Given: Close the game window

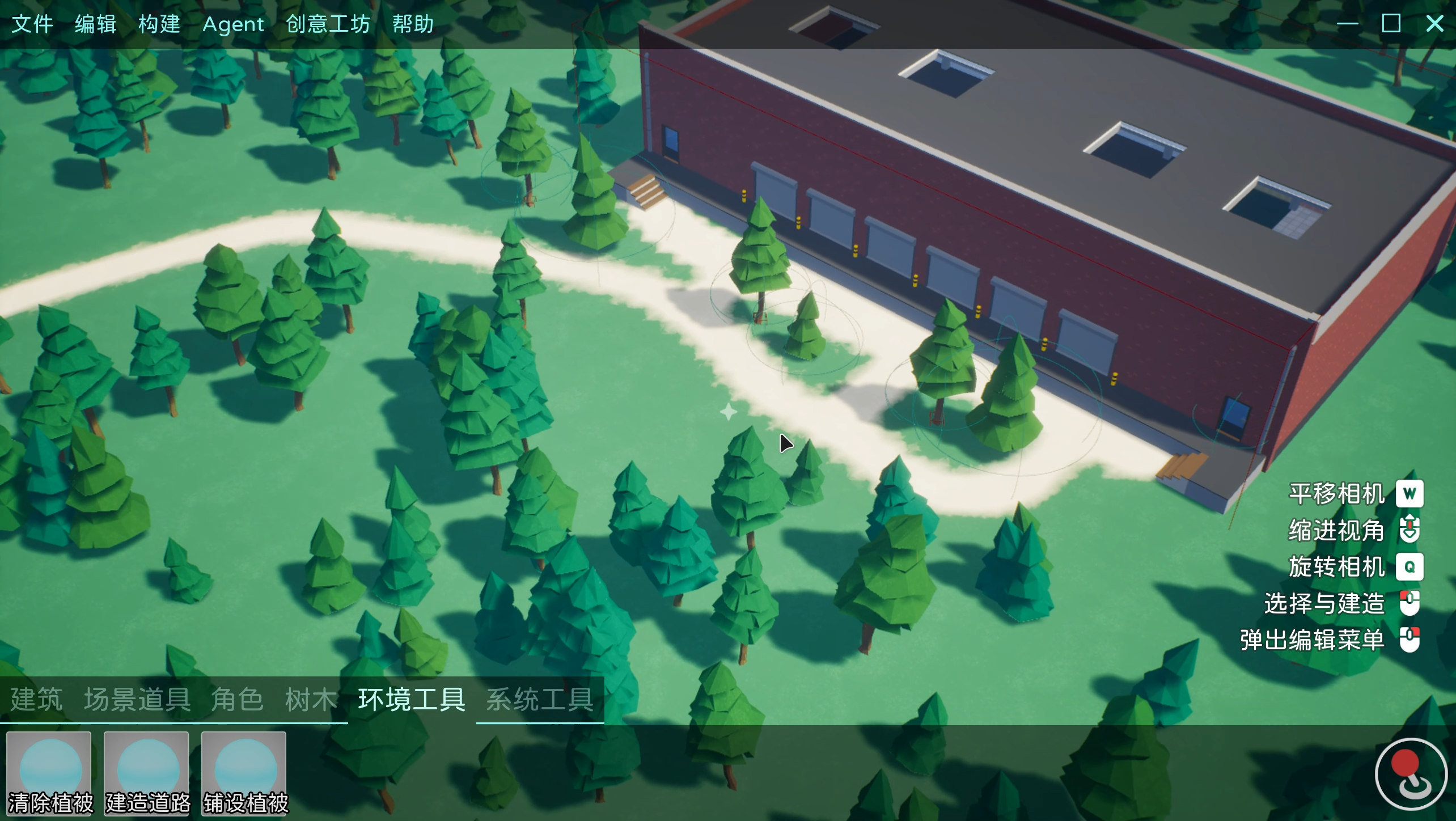Looking at the screenshot, I should click(1434, 24).
